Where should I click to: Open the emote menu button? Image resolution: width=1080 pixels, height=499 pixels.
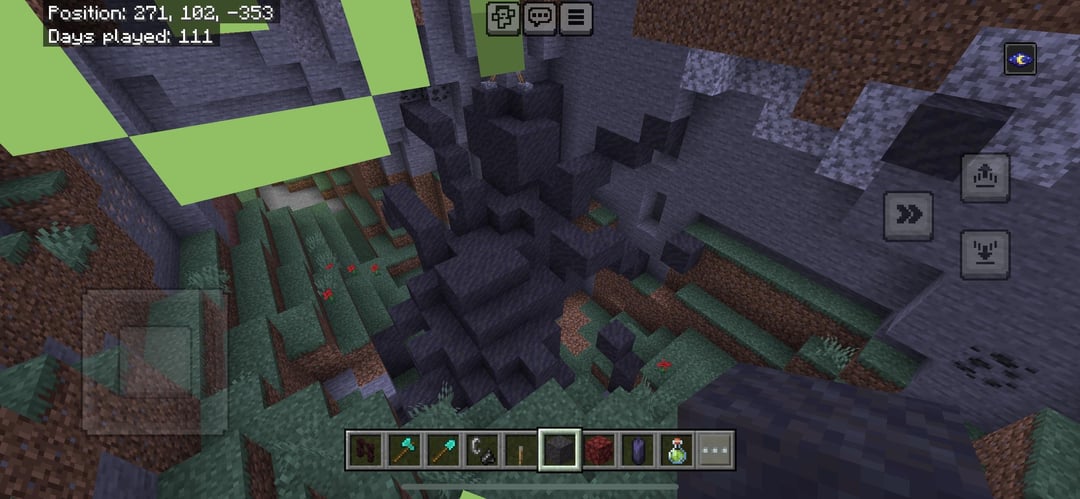pyautogui.click(x=503, y=18)
